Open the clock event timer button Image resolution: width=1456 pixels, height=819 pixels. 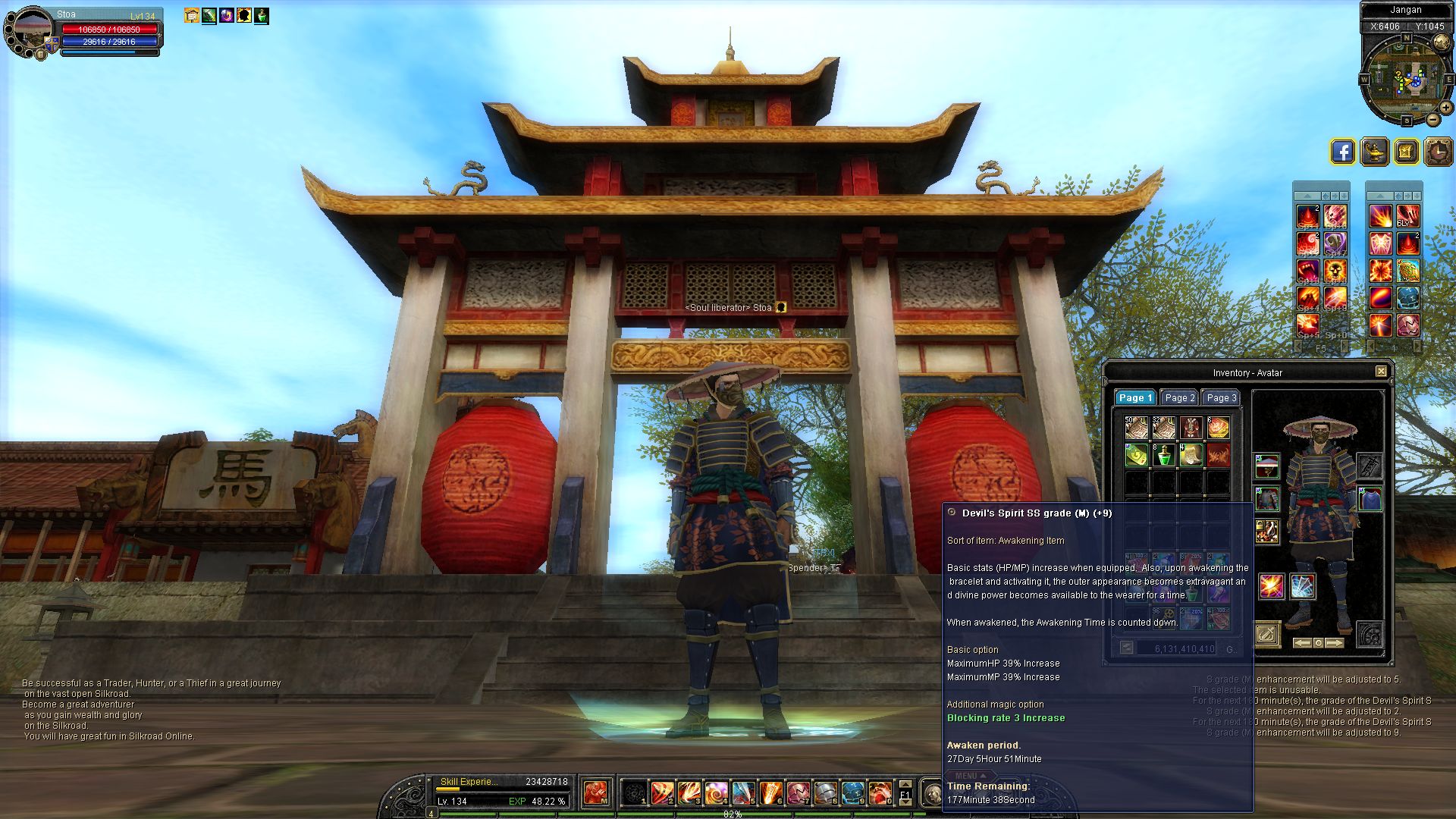(x=1438, y=152)
